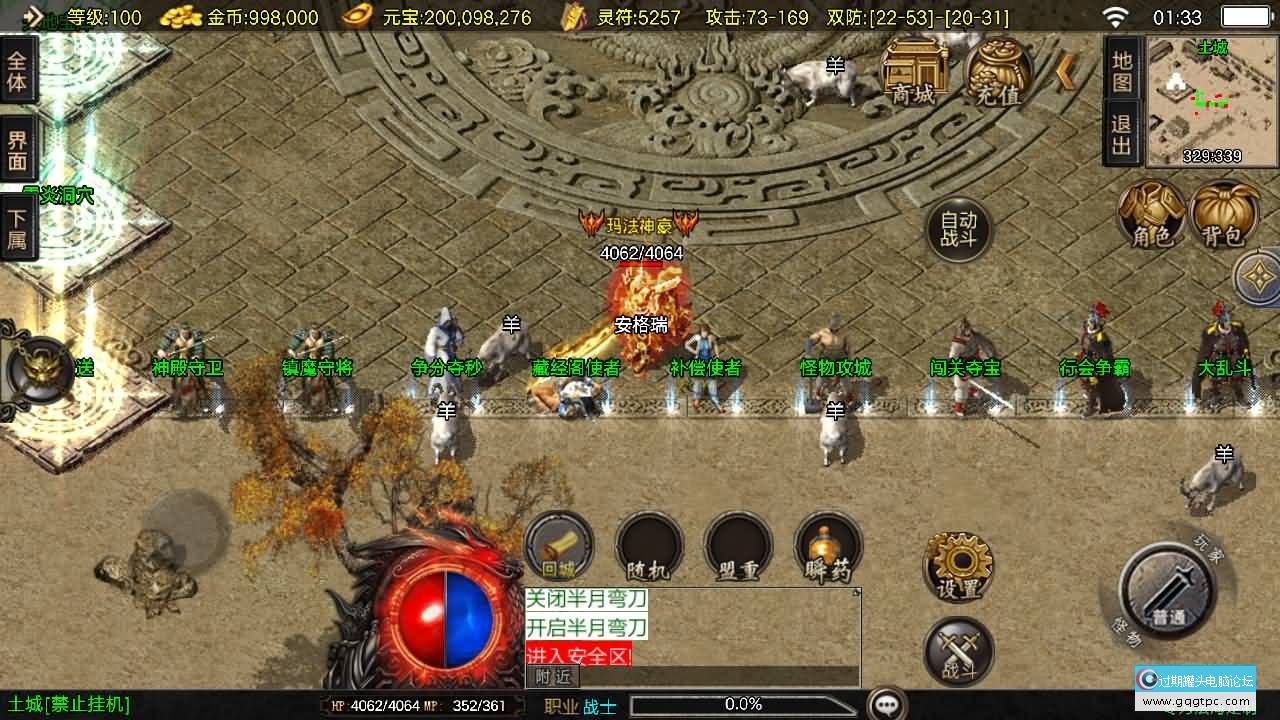1280x720 pixels.
Task: Open the 设置 settings gear icon
Action: click(958, 565)
